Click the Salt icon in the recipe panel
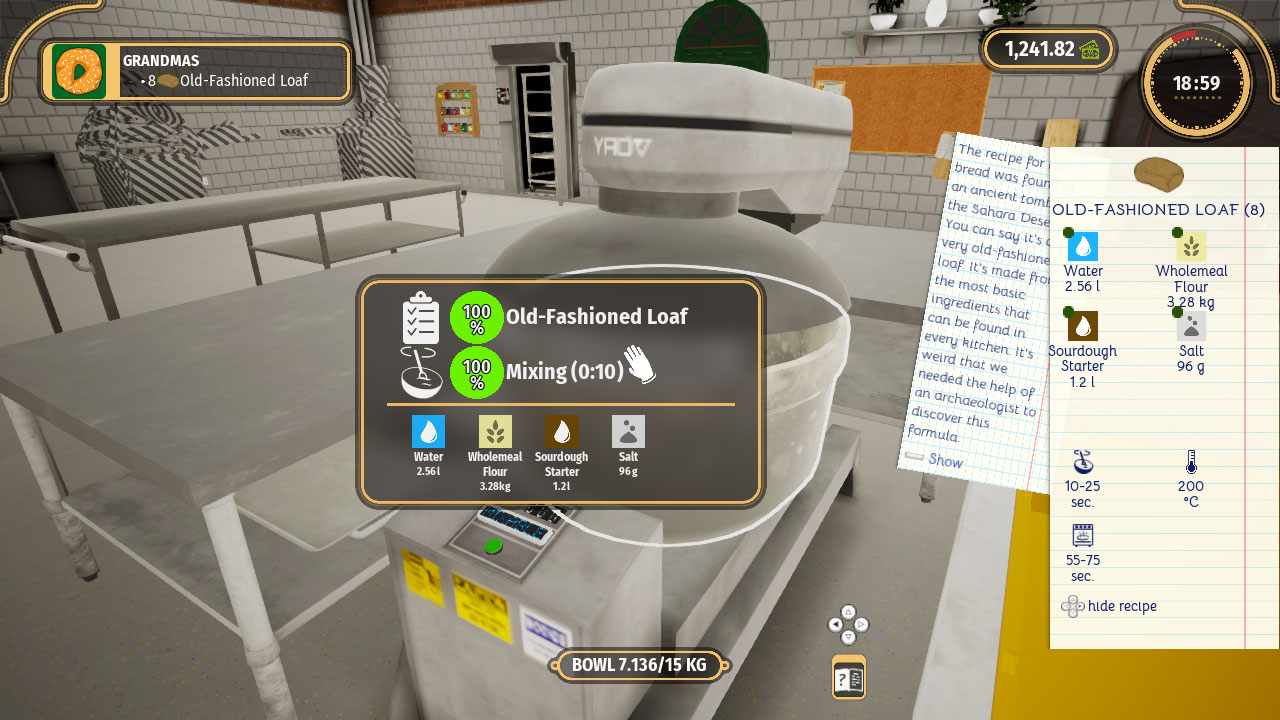The width and height of the screenshot is (1280, 720). click(x=1191, y=325)
